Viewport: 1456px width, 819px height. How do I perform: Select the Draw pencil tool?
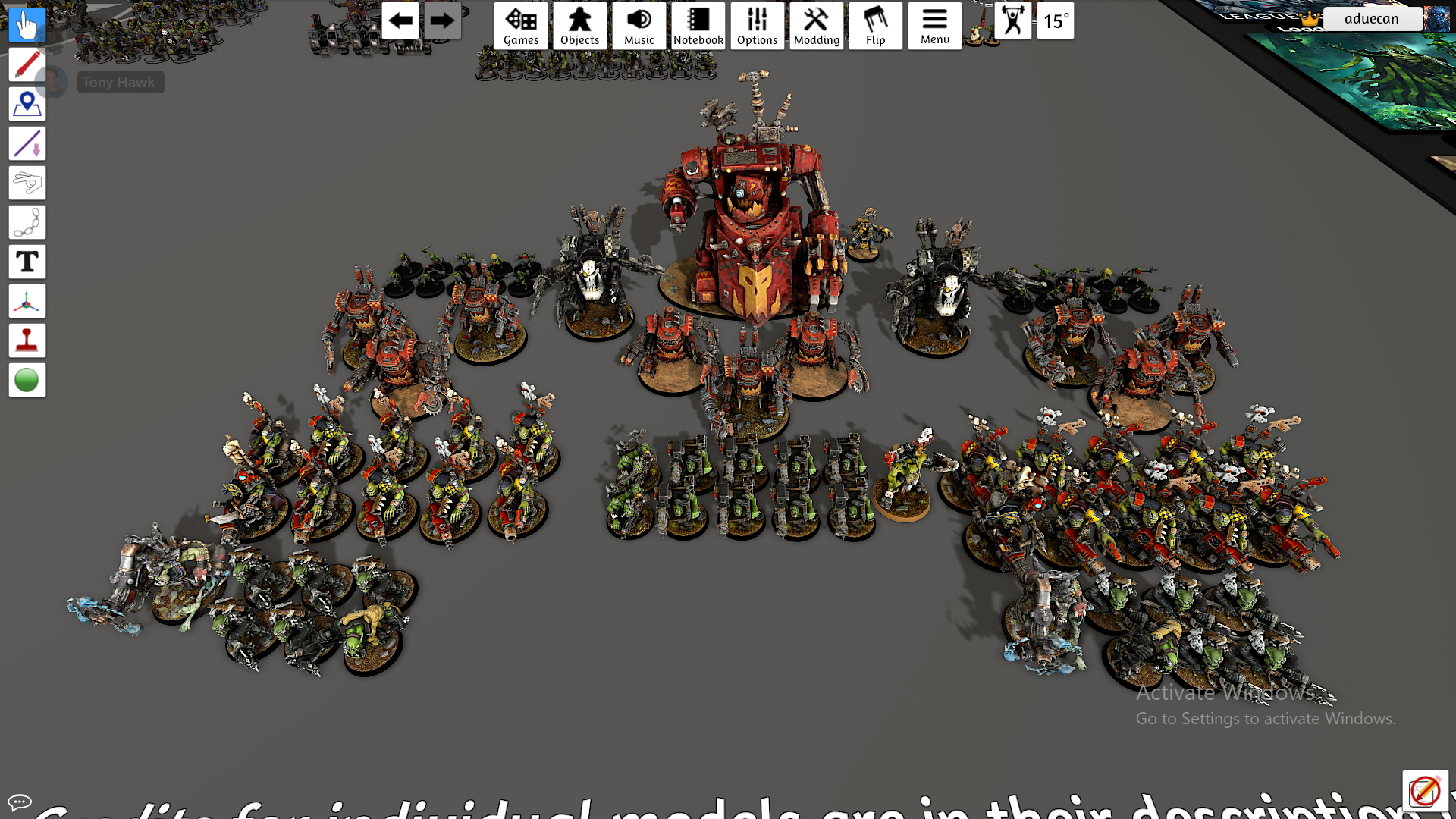point(27,64)
